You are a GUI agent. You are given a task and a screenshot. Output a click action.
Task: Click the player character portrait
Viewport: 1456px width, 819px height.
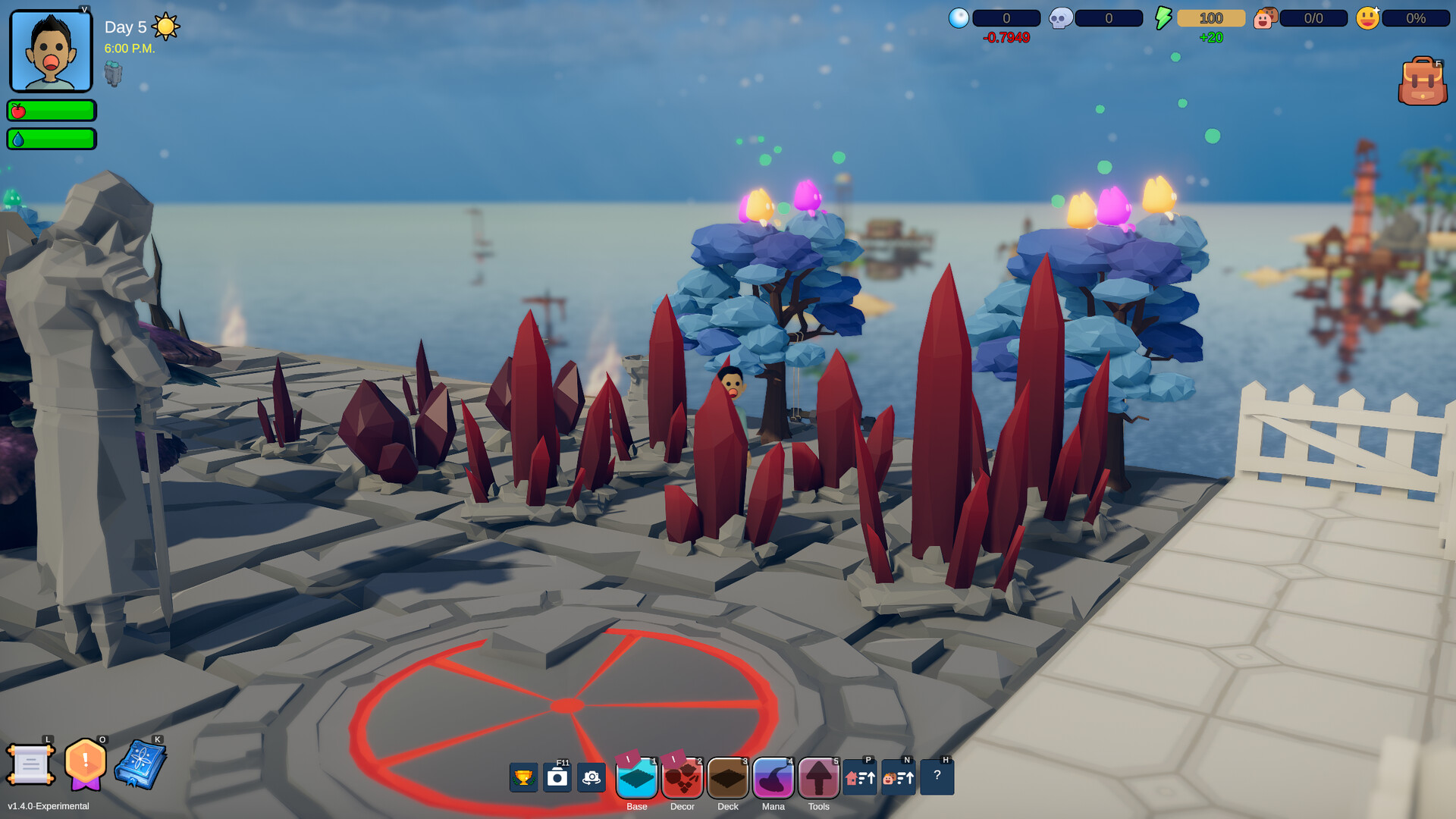[x=51, y=52]
